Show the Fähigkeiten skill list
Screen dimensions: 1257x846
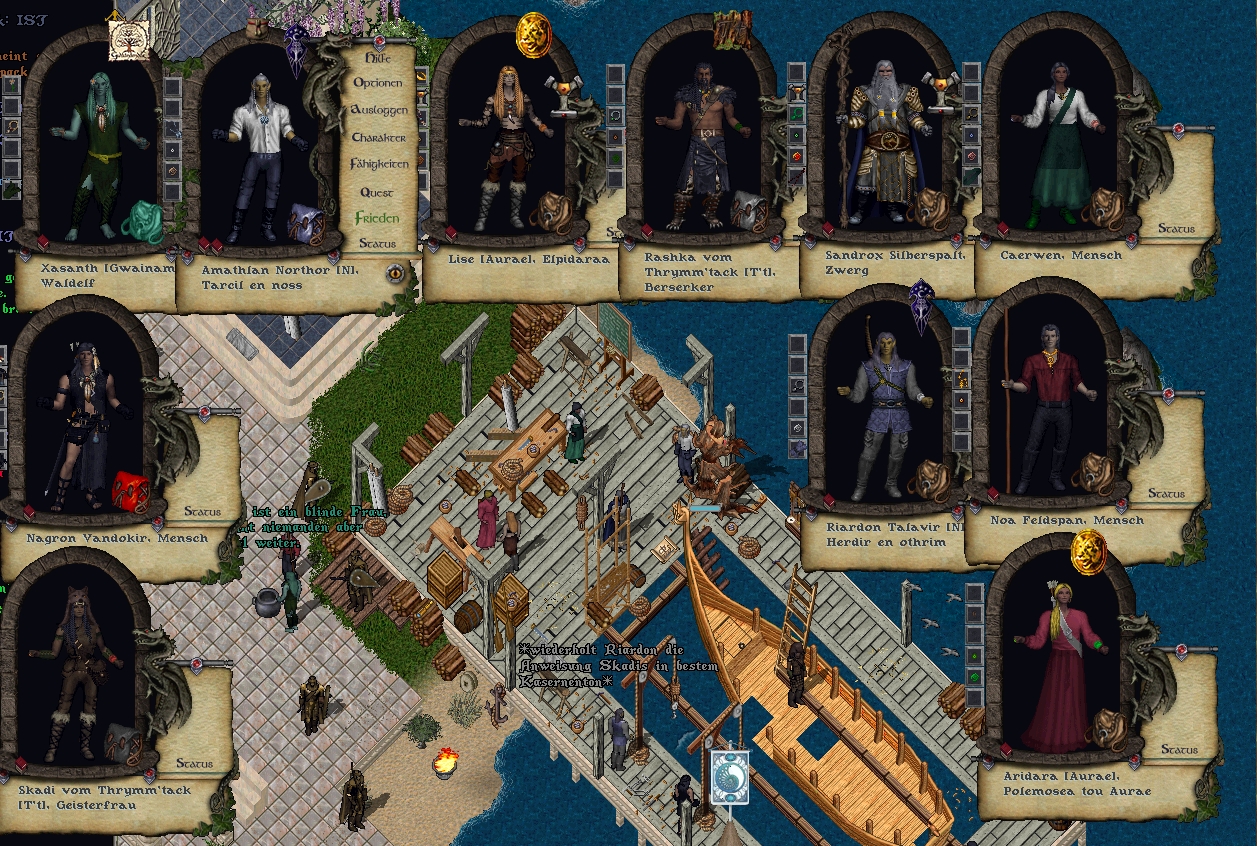[379, 164]
